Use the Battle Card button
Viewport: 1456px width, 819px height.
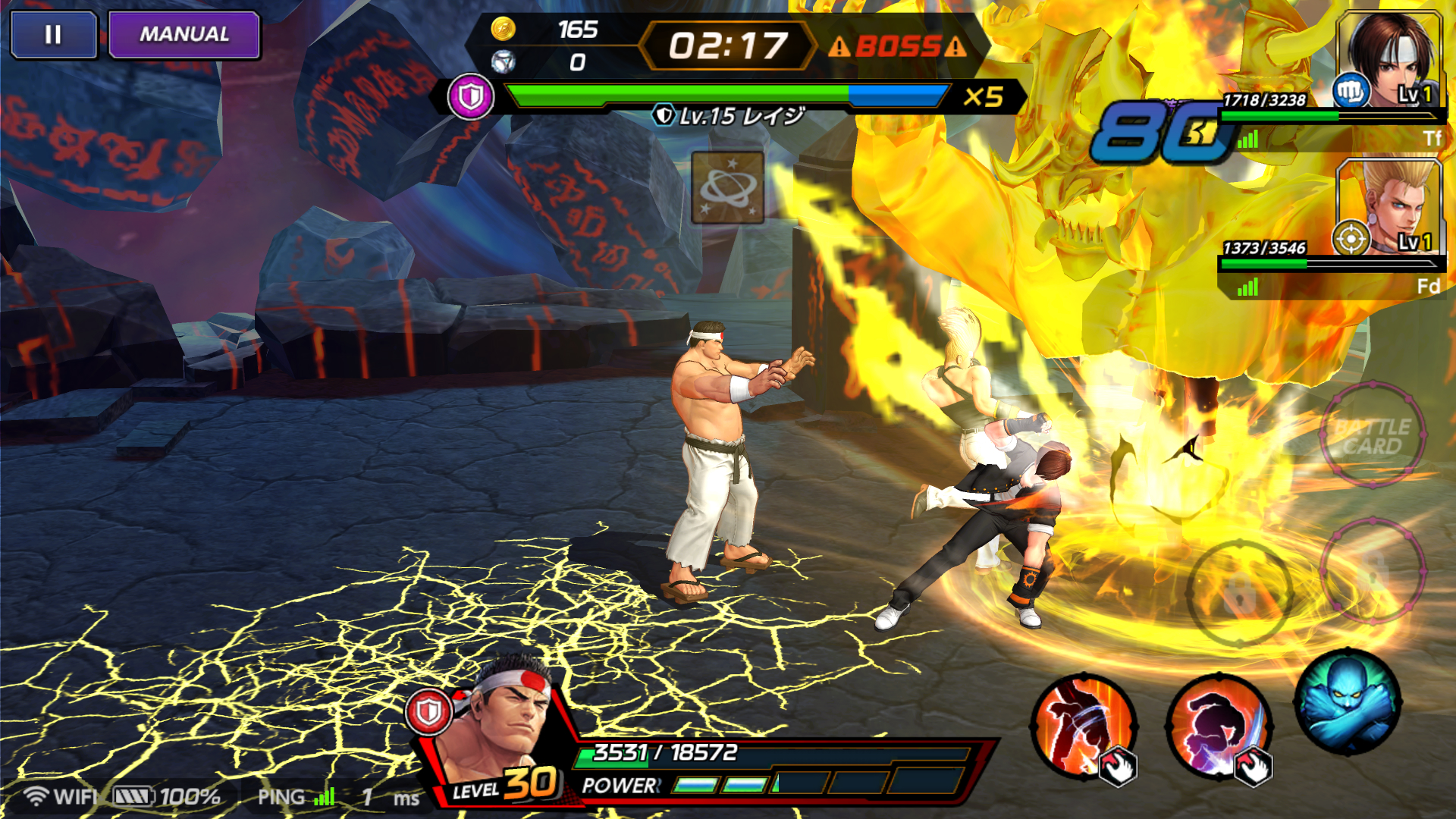[1372, 436]
